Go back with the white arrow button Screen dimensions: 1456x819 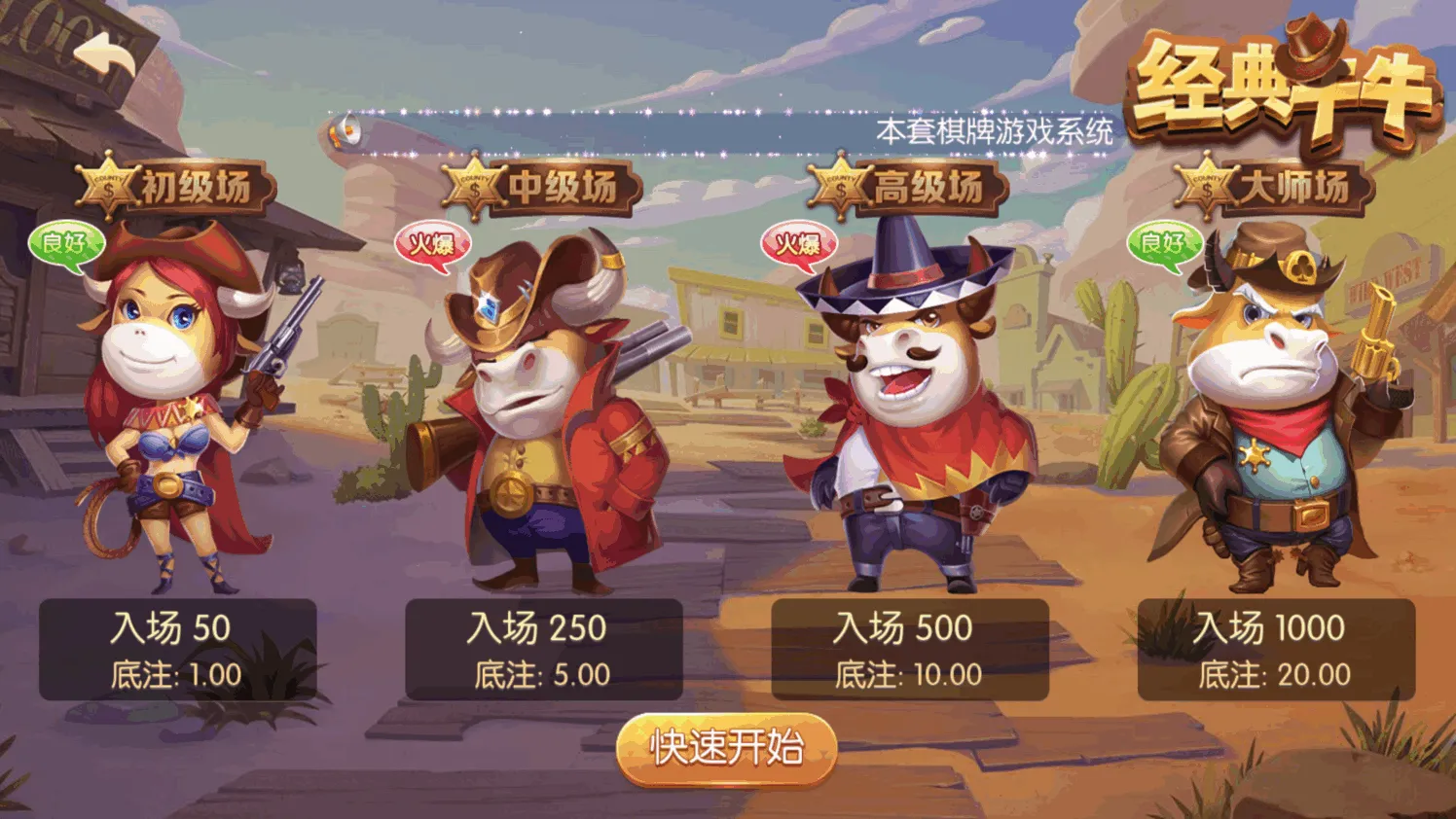point(106,58)
